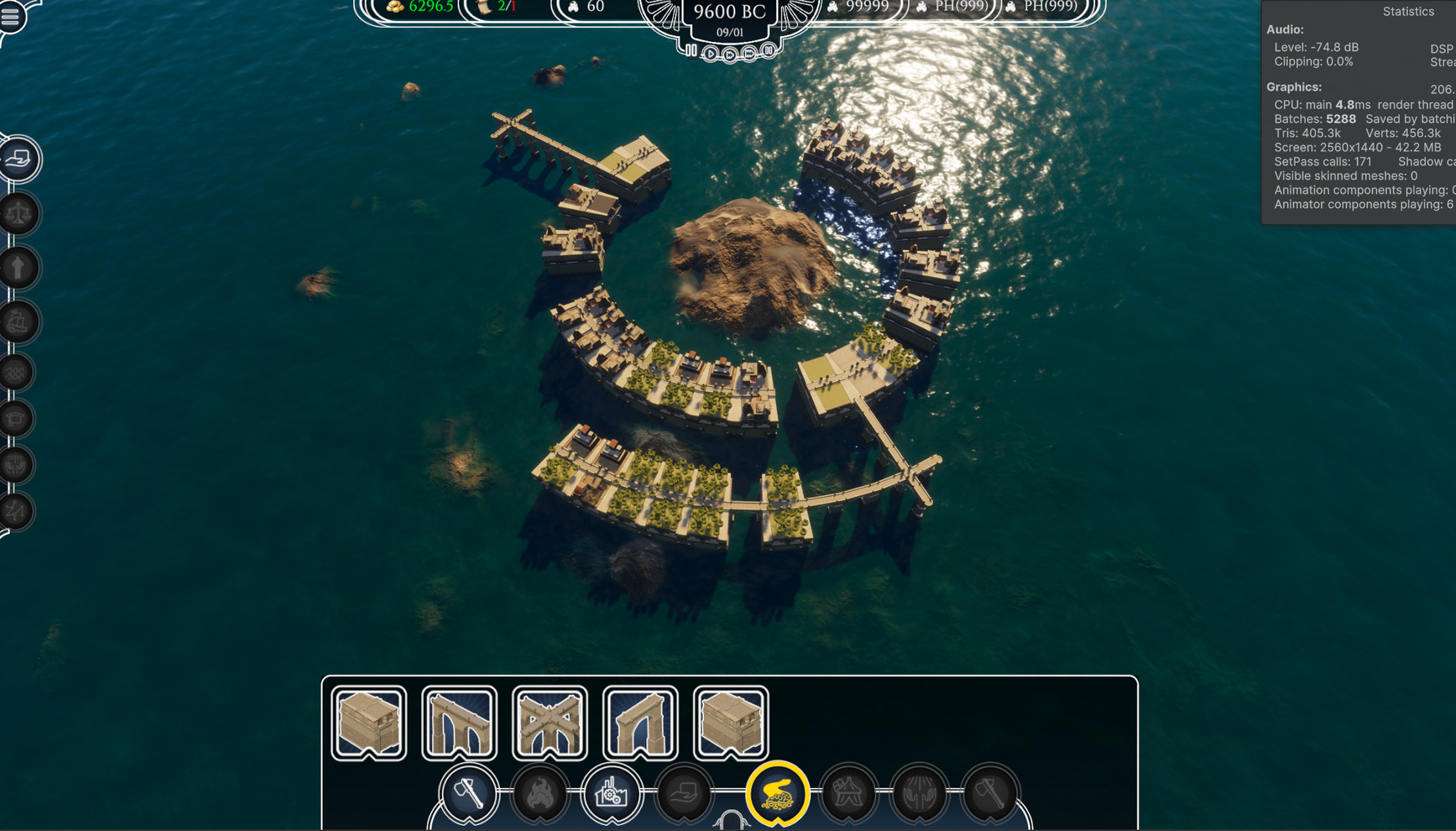Click the Statistics overlay panel title
Image resolution: width=1456 pixels, height=831 pixels.
pos(1408,12)
